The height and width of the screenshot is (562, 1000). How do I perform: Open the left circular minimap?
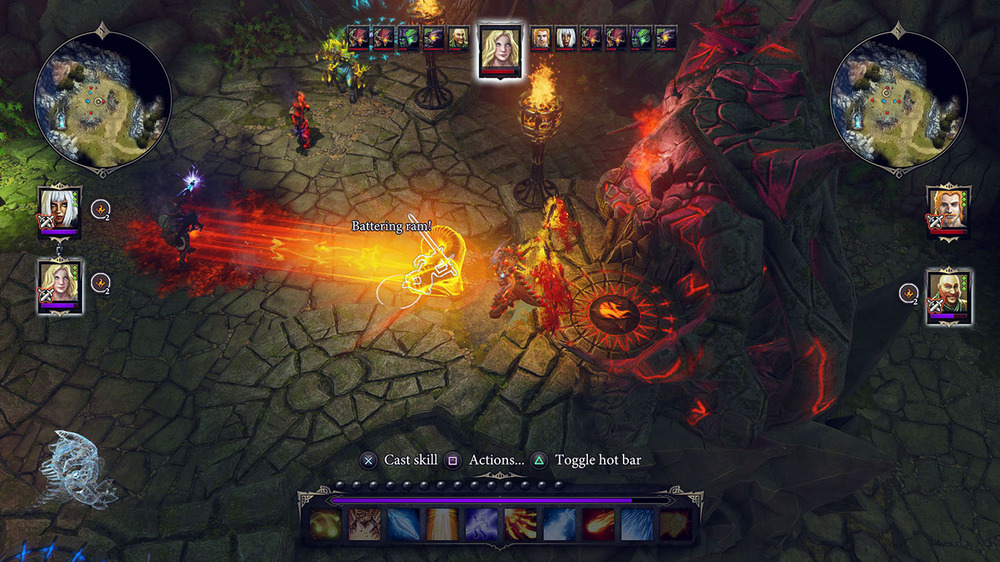tap(102, 100)
